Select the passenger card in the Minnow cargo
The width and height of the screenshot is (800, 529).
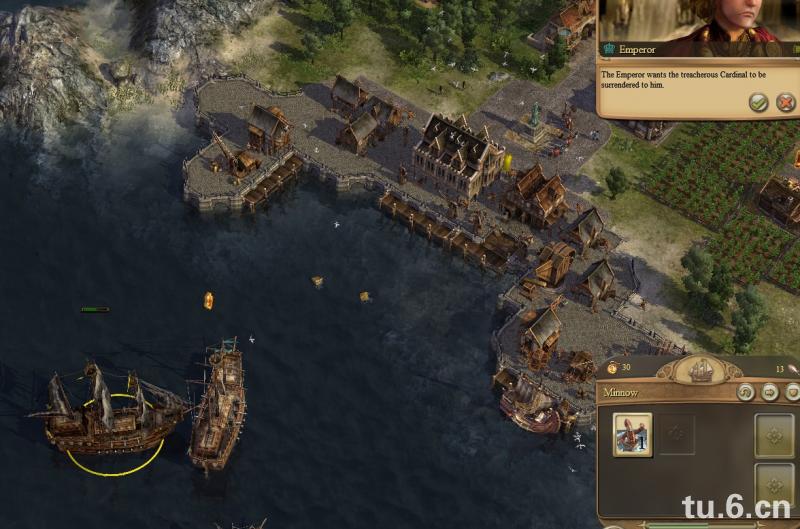coord(632,434)
